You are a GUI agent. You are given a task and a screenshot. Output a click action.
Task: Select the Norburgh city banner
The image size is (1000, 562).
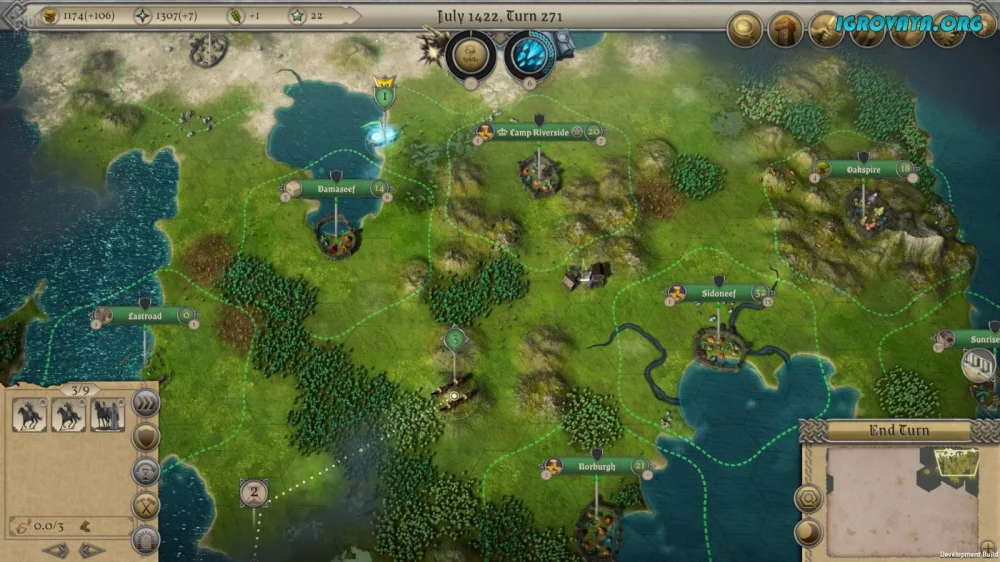[597, 466]
